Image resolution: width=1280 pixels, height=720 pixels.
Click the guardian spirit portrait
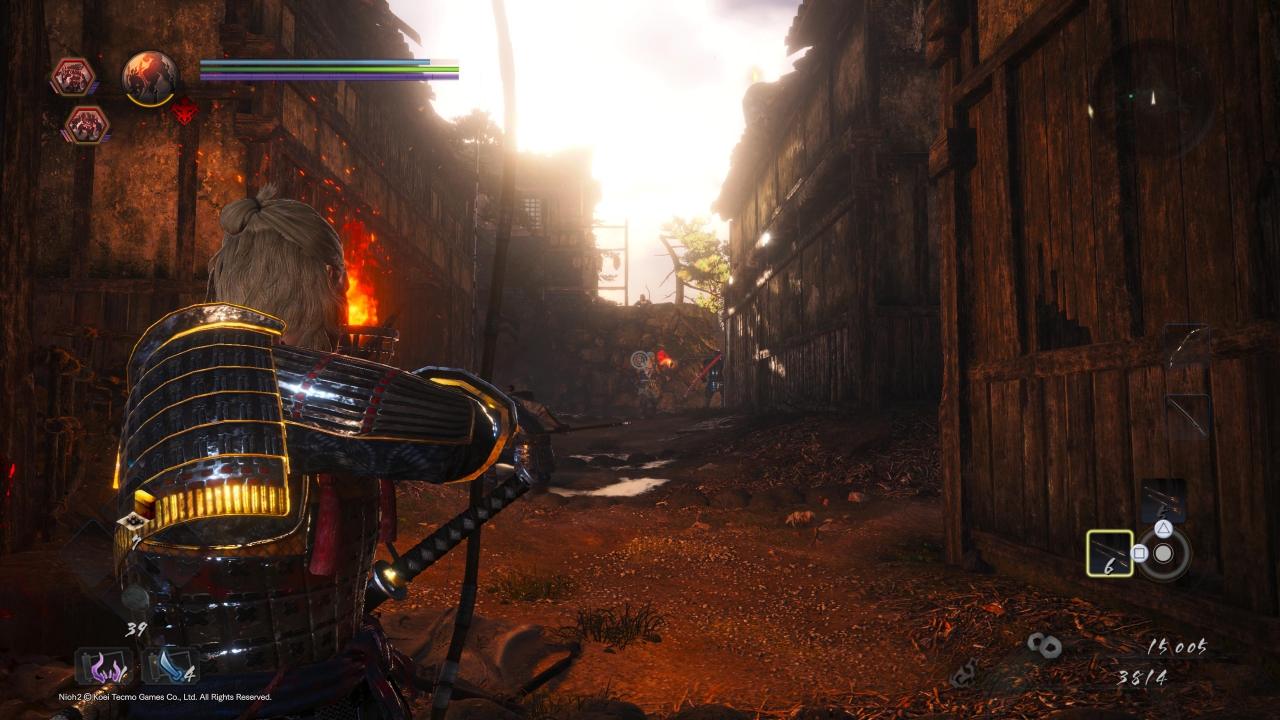coord(150,76)
